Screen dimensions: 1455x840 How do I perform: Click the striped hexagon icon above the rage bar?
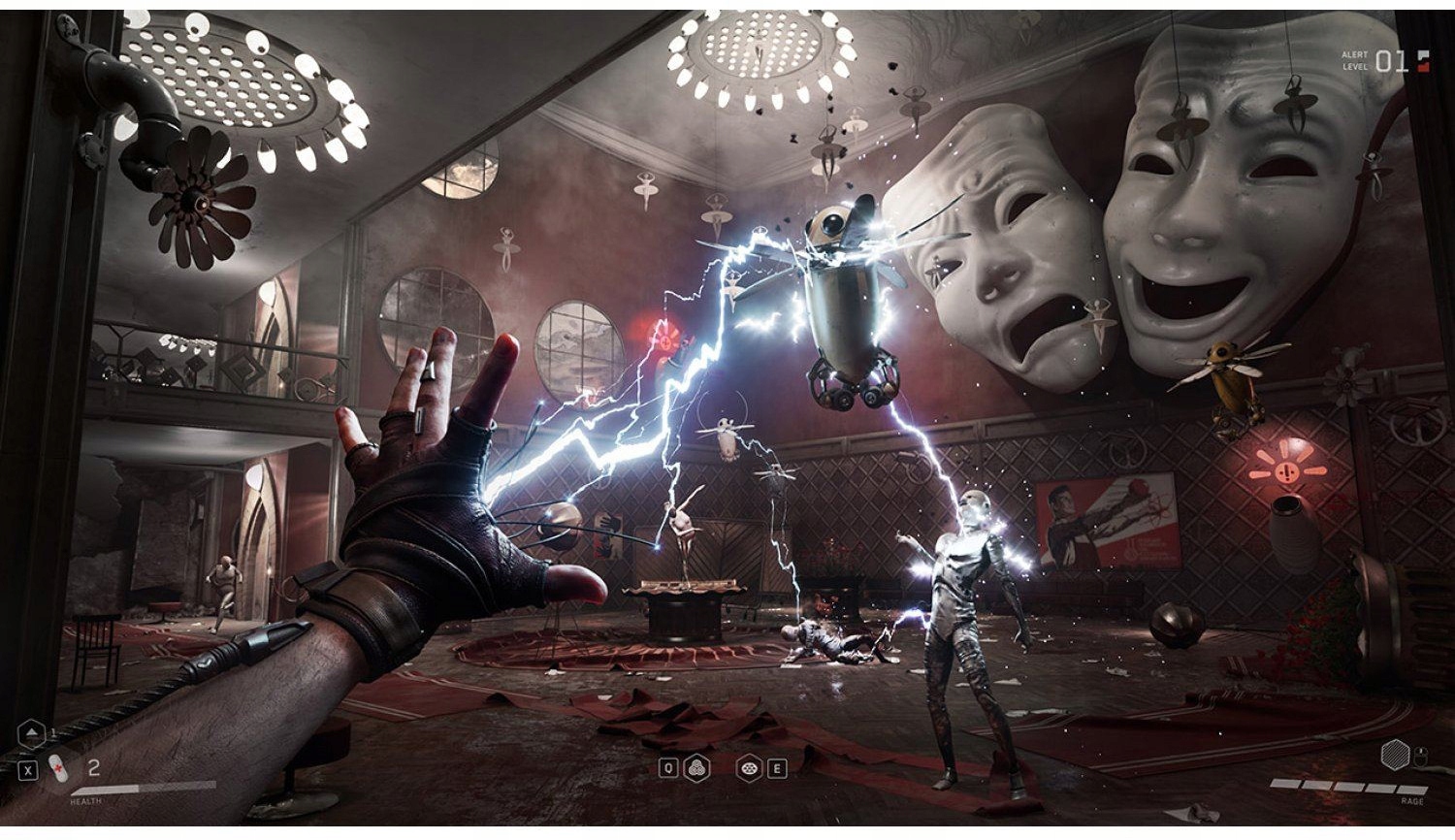point(1394,754)
